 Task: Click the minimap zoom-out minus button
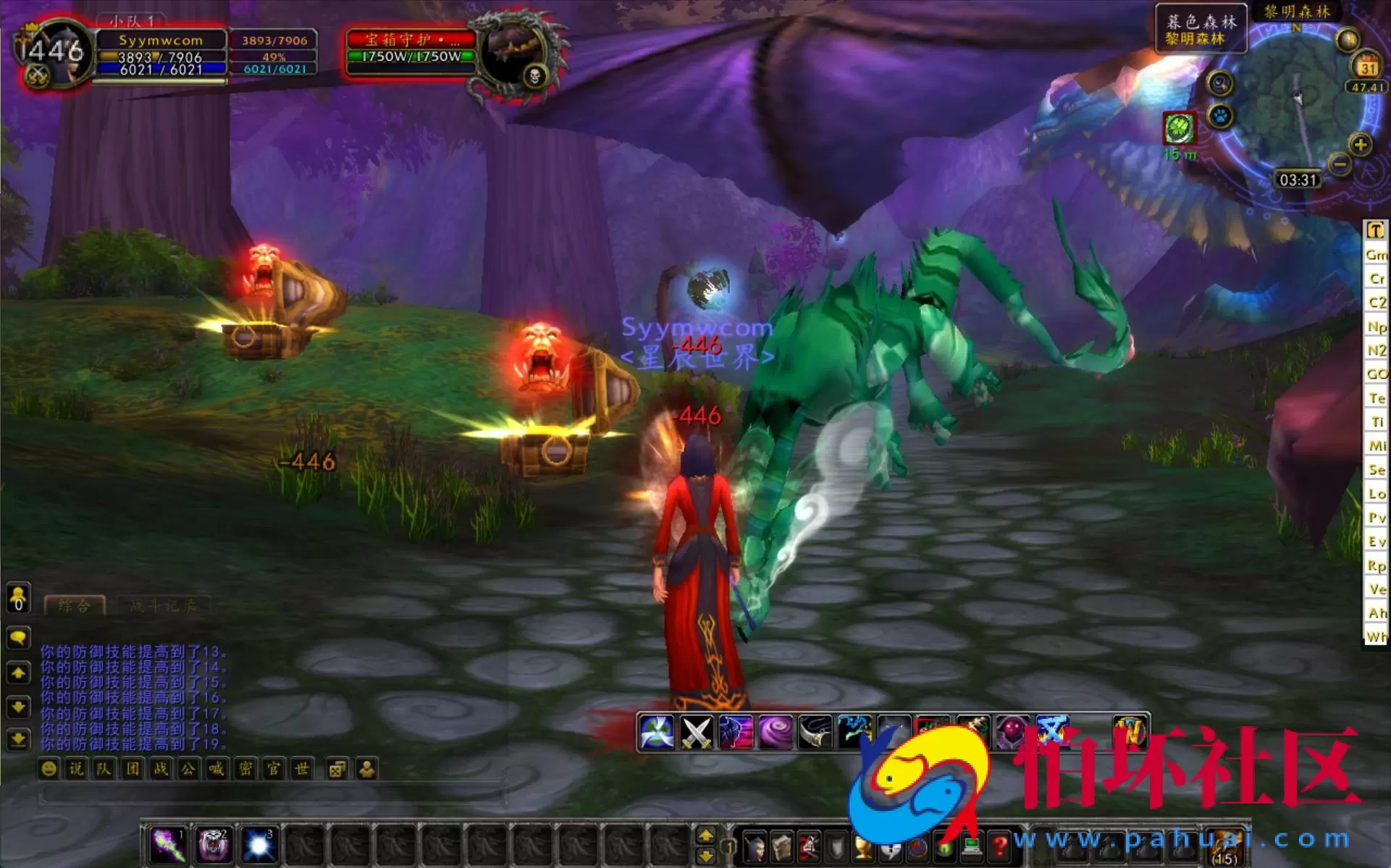(1340, 164)
